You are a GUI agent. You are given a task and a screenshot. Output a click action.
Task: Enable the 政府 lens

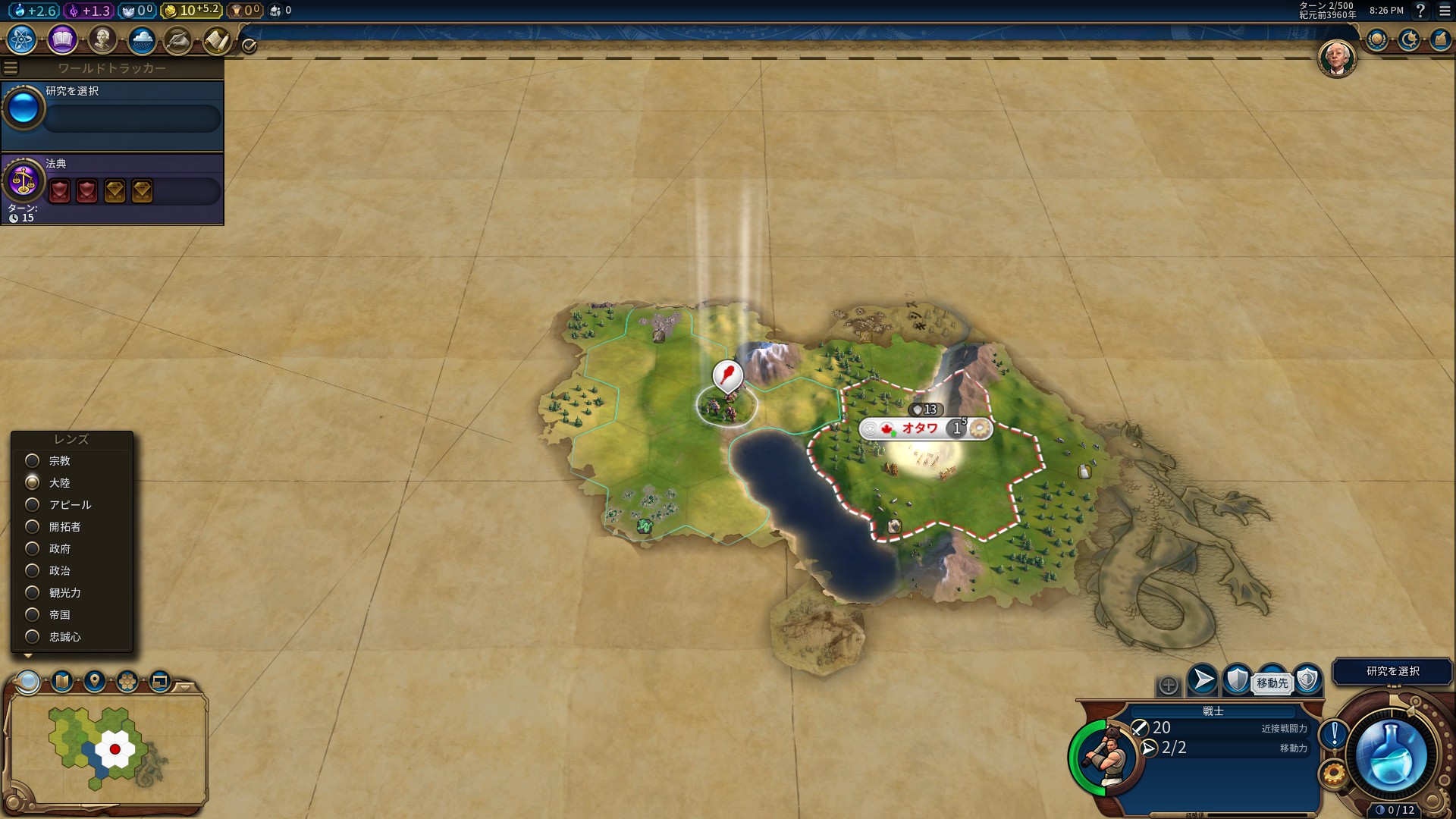33,549
